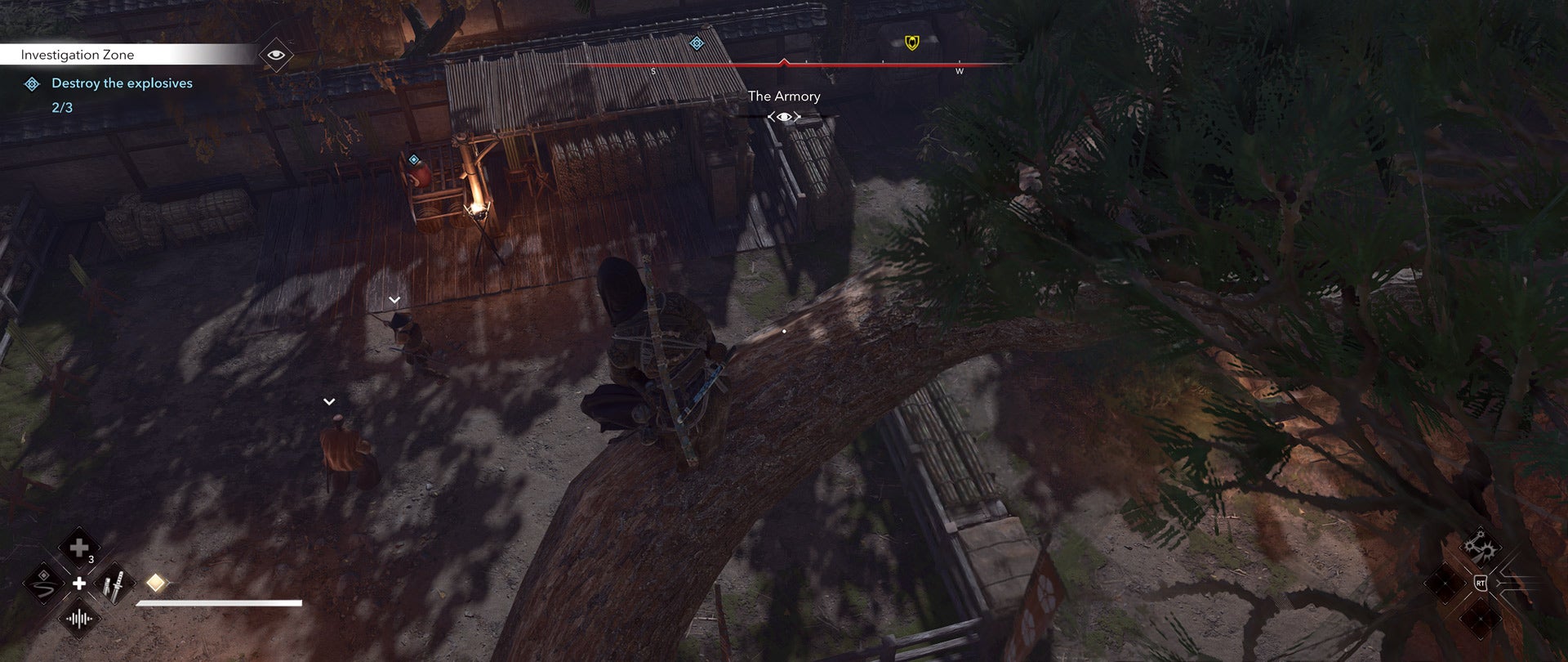Click the glowing gold diamond quickslot icon

coord(155,582)
